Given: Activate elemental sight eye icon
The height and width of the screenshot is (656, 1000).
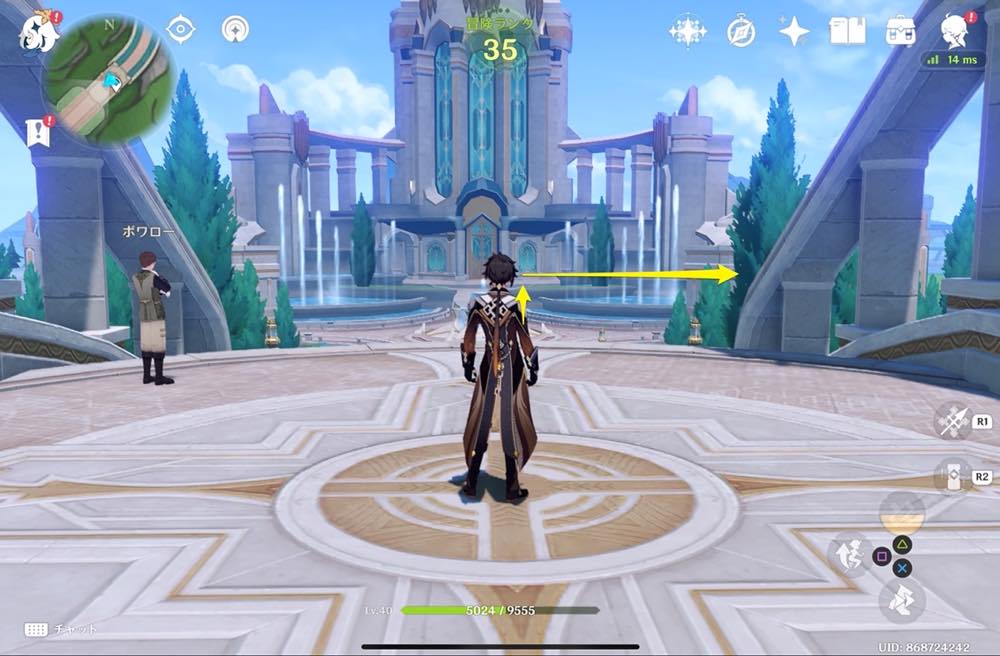Looking at the screenshot, I should tap(180, 29).
